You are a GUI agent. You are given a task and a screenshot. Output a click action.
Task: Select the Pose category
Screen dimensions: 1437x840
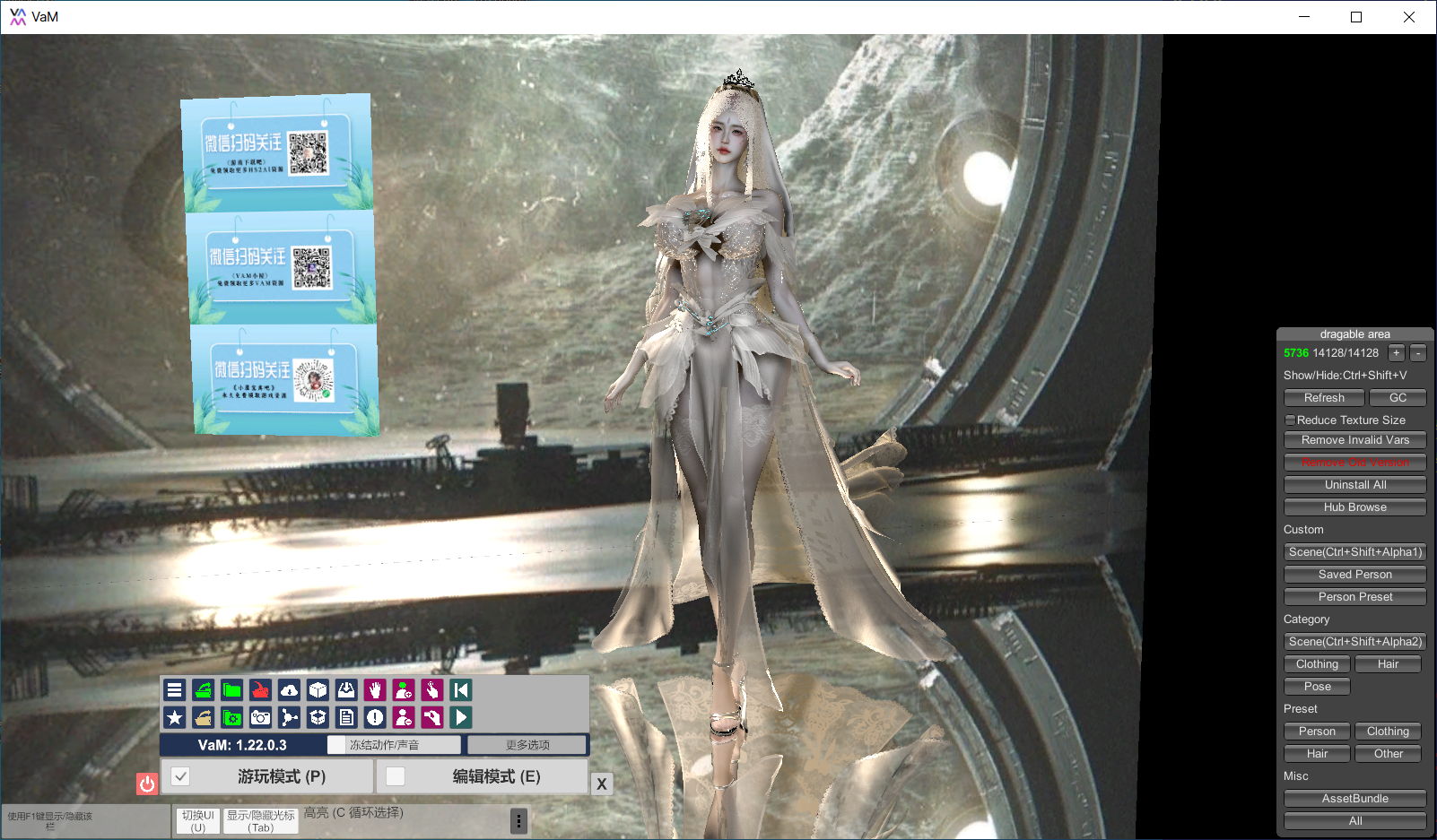(x=1317, y=687)
